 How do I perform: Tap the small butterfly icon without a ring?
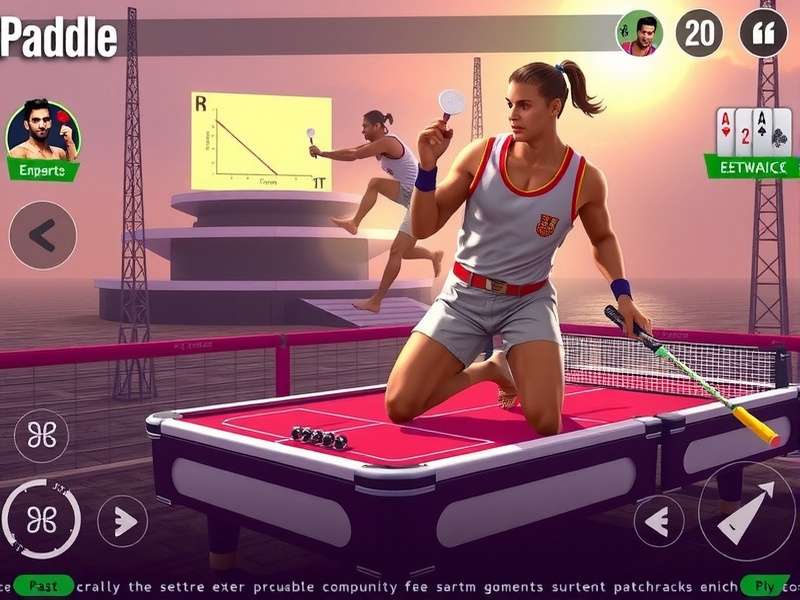pos(42,436)
